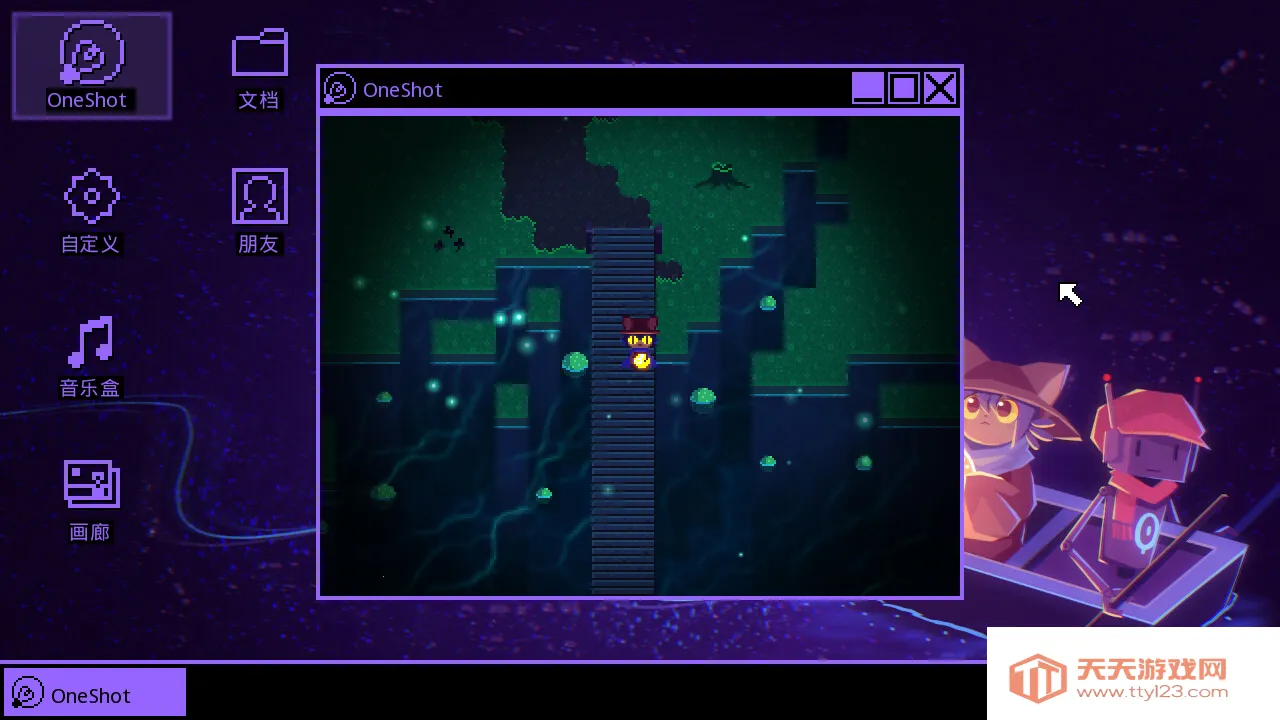Image resolution: width=1280 pixels, height=720 pixels.
Task: Open the 文档 folder icon
Action: pyautogui.click(x=260, y=55)
